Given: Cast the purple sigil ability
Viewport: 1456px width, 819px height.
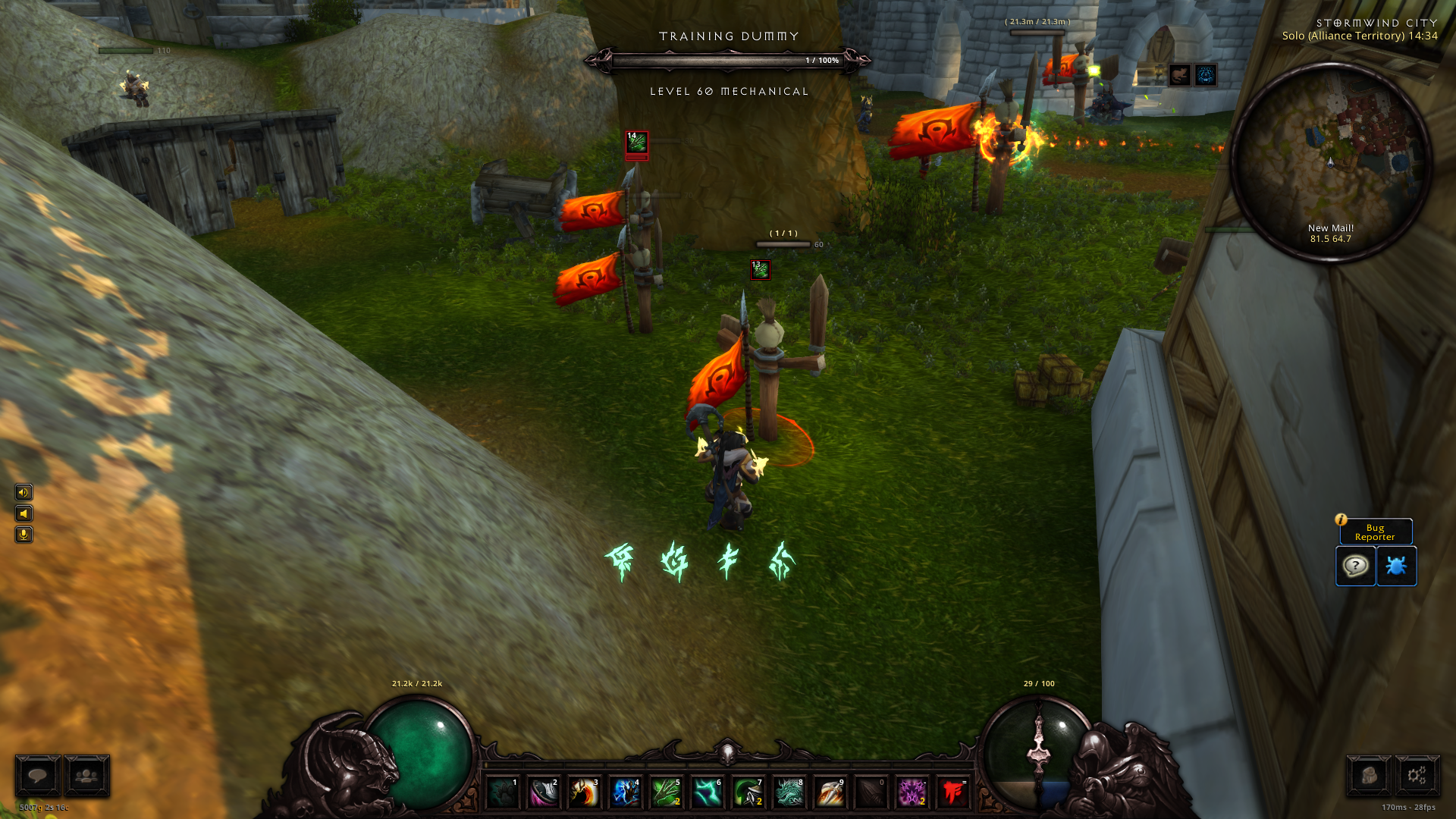Looking at the screenshot, I should [x=912, y=793].
